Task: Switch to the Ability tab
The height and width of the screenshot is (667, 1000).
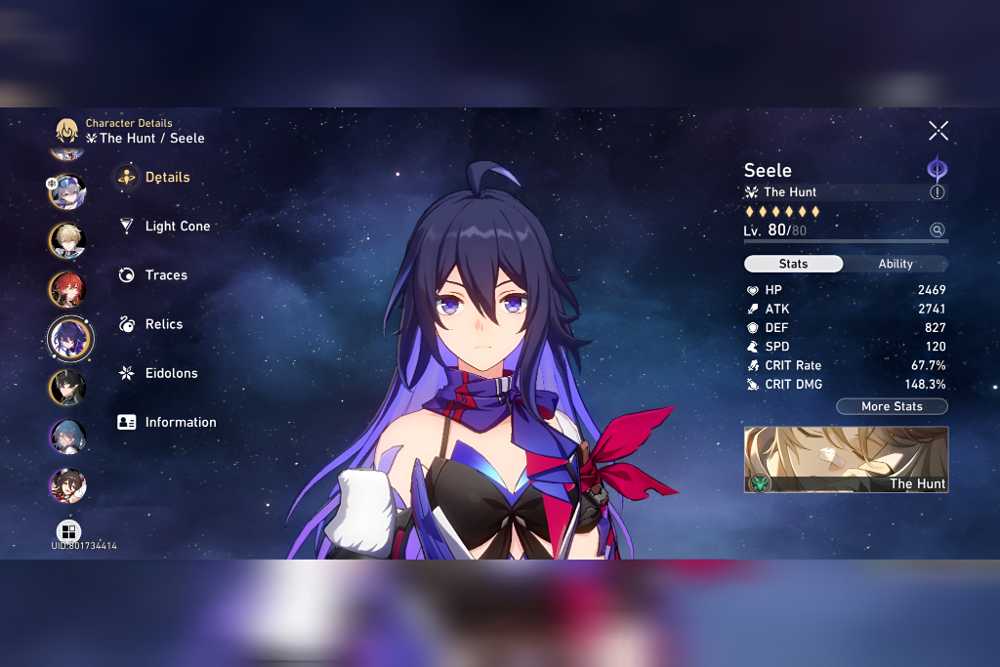Action: tap(895, 264)
